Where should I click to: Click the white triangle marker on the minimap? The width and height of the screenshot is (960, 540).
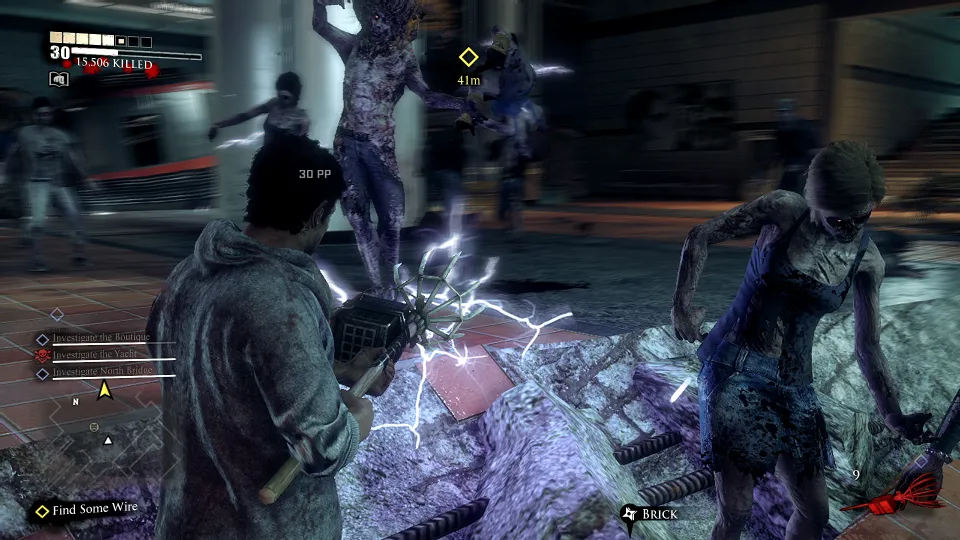[109, 440]
